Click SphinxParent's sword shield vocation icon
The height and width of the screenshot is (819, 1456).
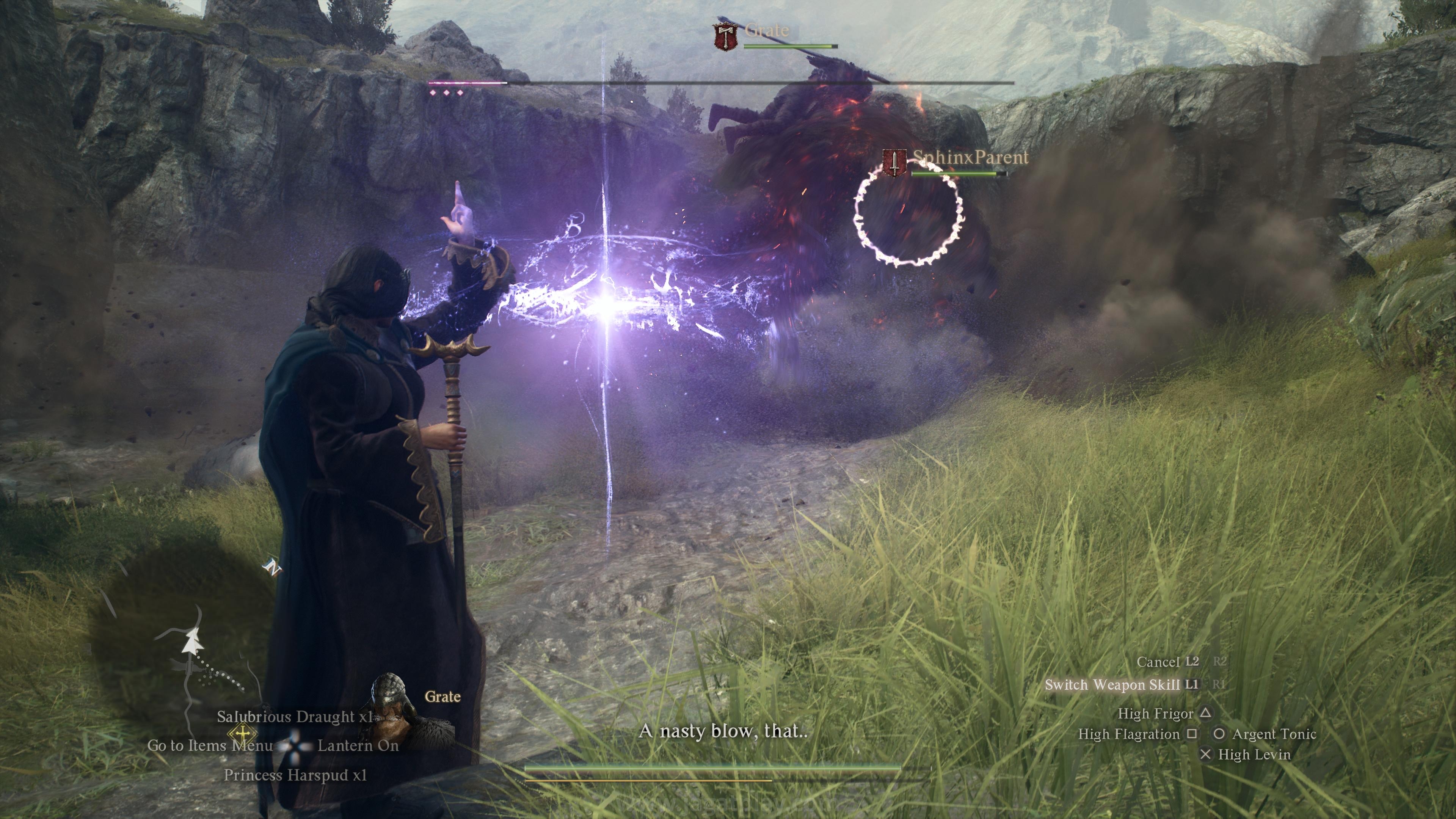(x=894, y=163)
